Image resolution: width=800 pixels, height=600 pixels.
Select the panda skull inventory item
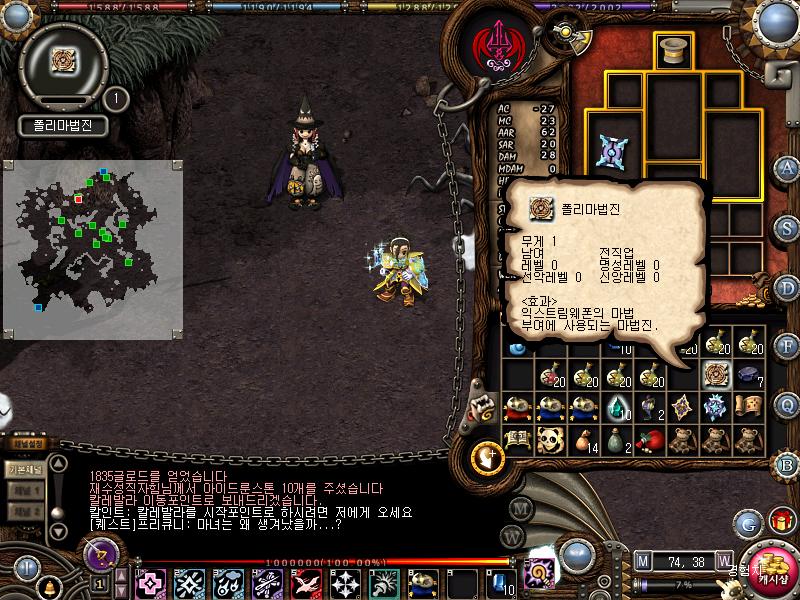549,438
